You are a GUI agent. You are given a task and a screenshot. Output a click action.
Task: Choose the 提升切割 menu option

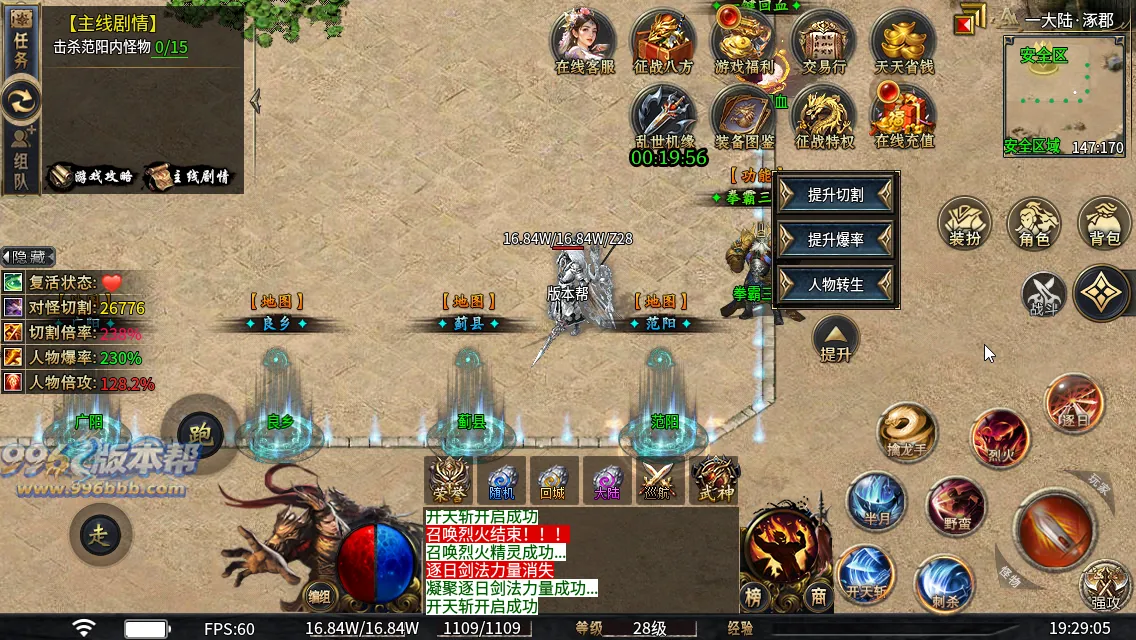click(836, 195)
